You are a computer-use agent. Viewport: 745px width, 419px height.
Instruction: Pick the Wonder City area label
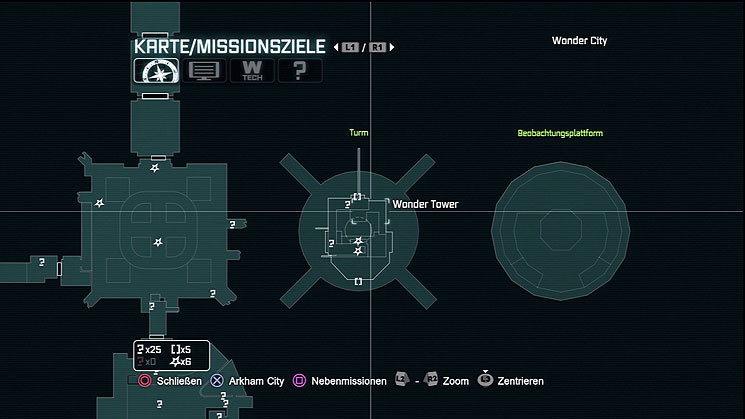tap(579, 41)
